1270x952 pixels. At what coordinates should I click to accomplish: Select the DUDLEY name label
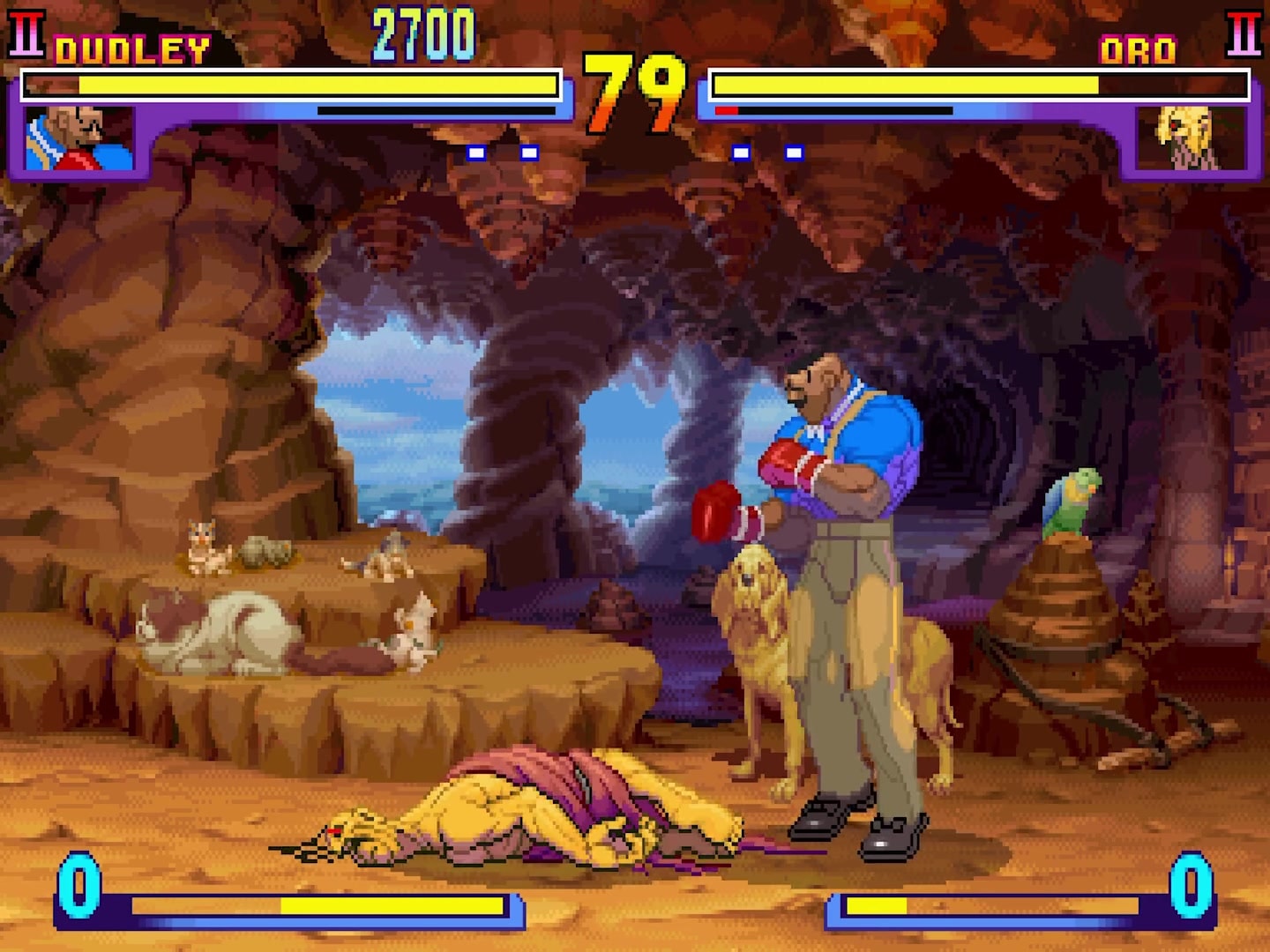pos(132,49)
